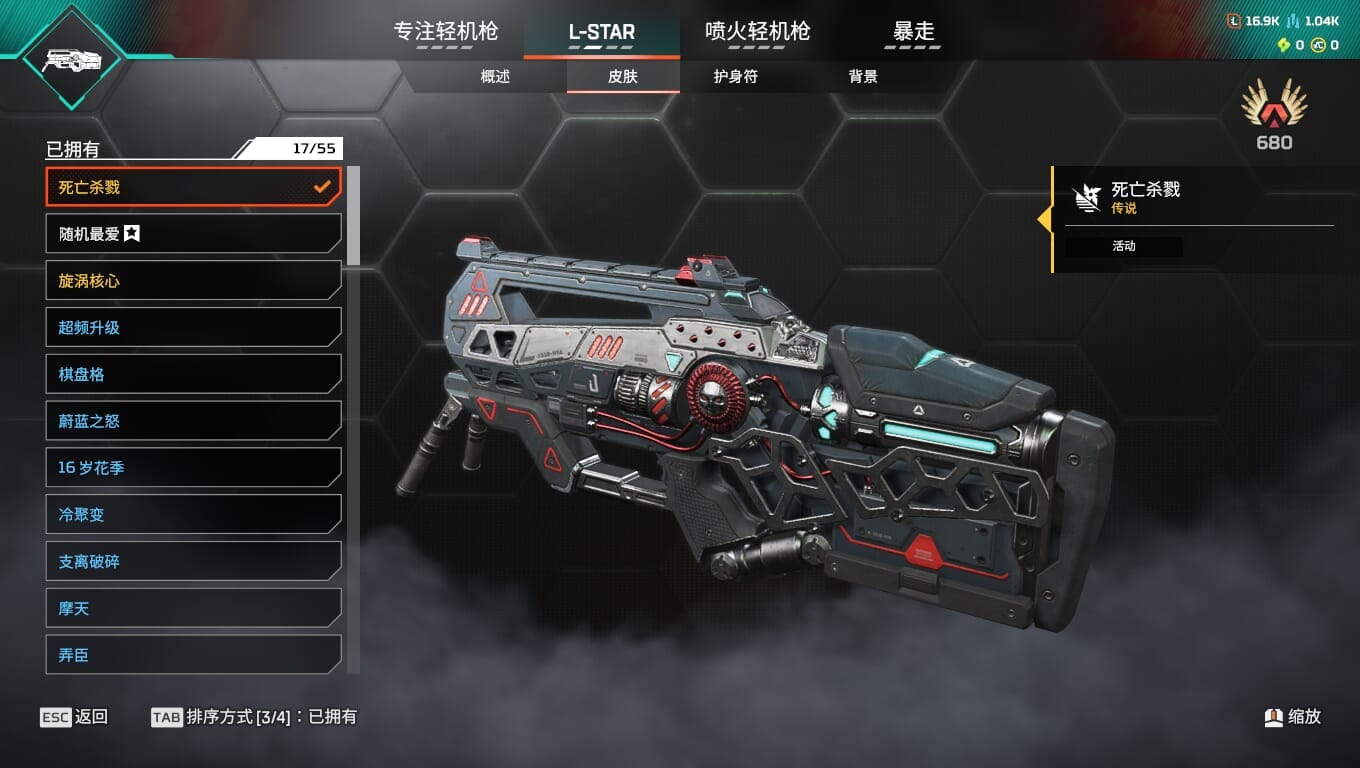Pick the 弄臣 skin
This screenshot has height=768, width=1360.
click(x=193, y=654)
